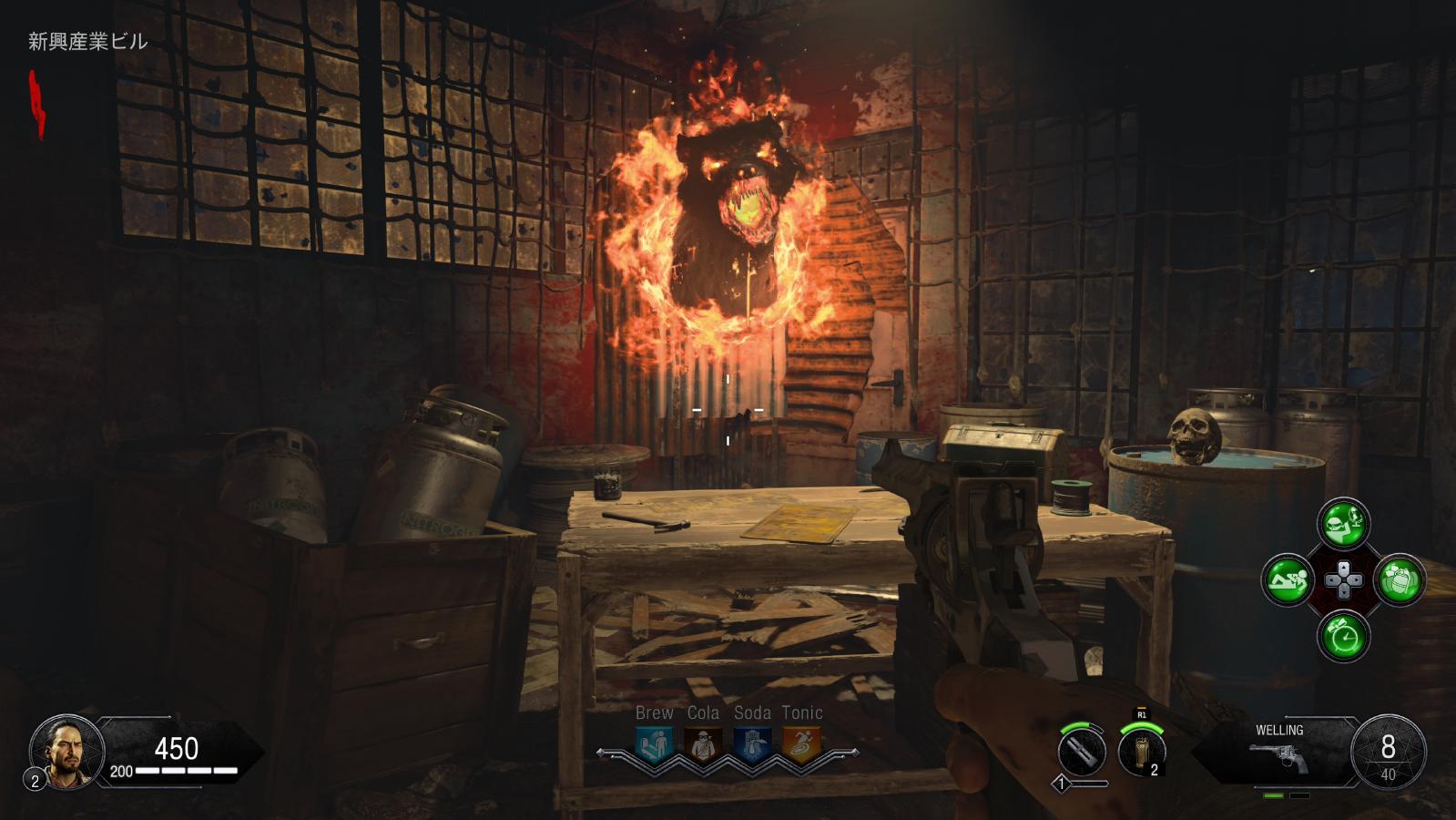Viewport: 1456px width, 820px height.
Task: Activate the grenade-pack elixir
Action: (x=1400, y=579)
